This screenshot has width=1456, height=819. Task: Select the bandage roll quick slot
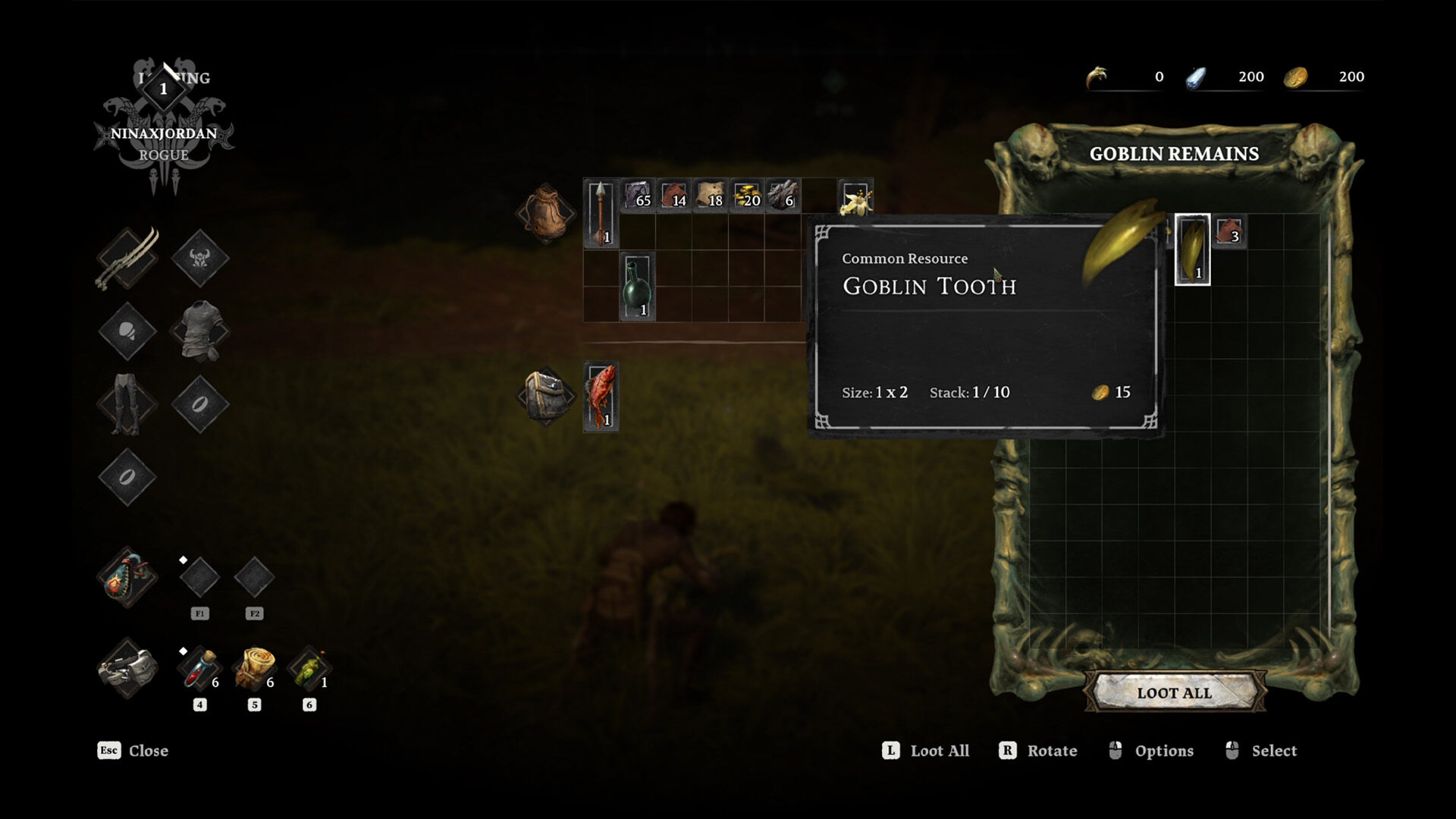click(254, 669)
